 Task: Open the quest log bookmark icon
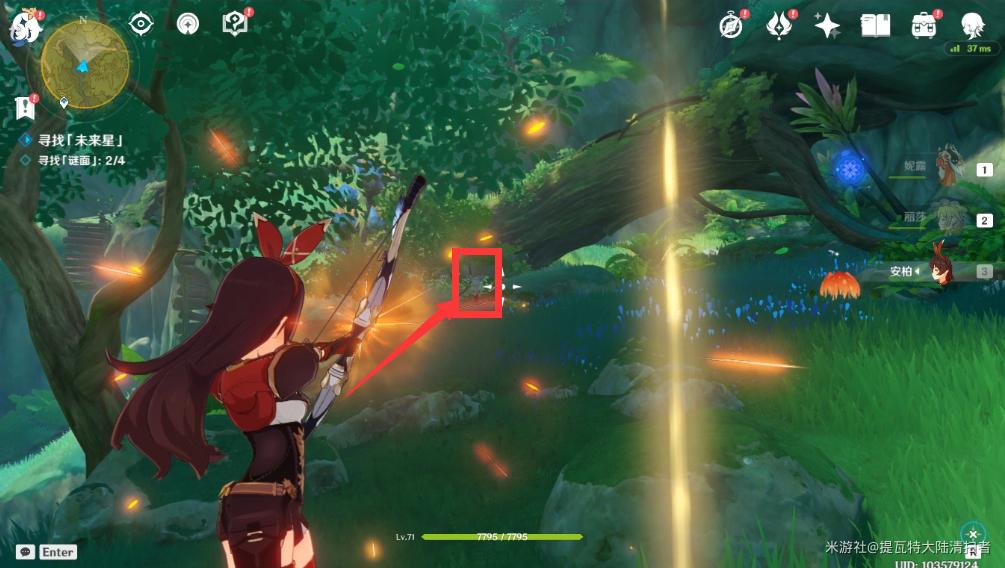click(25, 107)
